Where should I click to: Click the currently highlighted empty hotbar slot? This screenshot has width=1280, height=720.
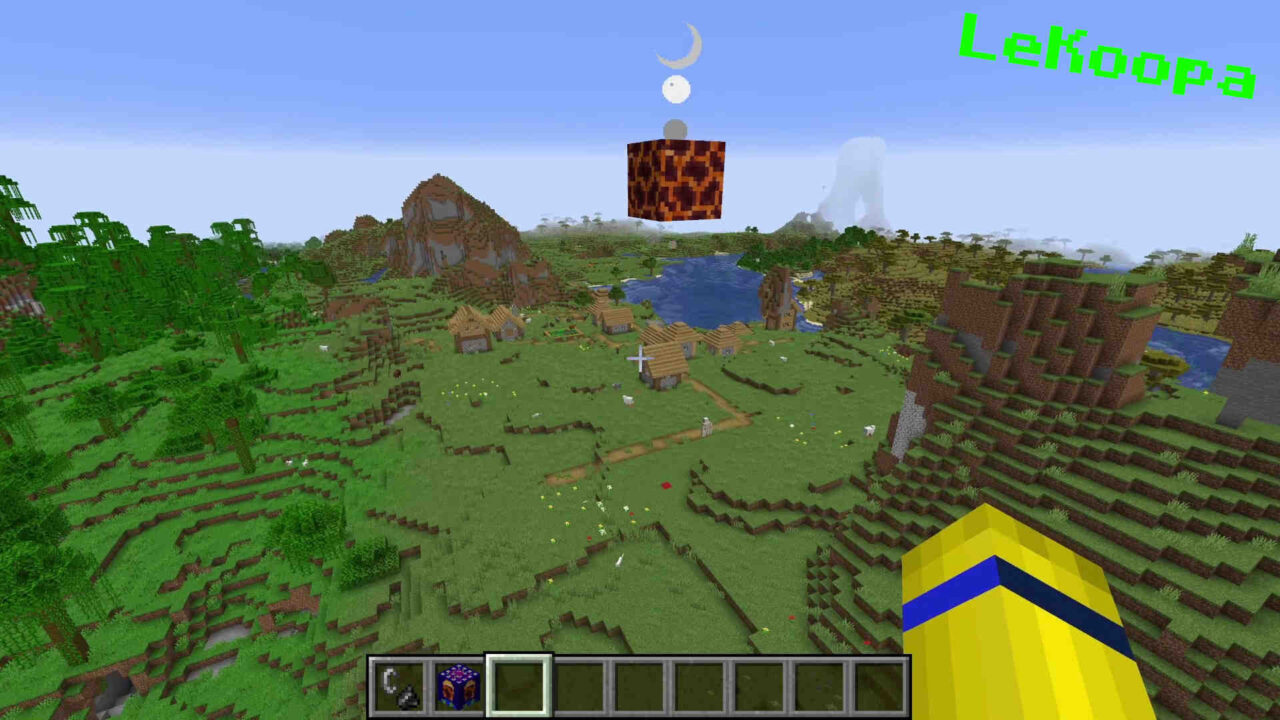coord(518,686)
